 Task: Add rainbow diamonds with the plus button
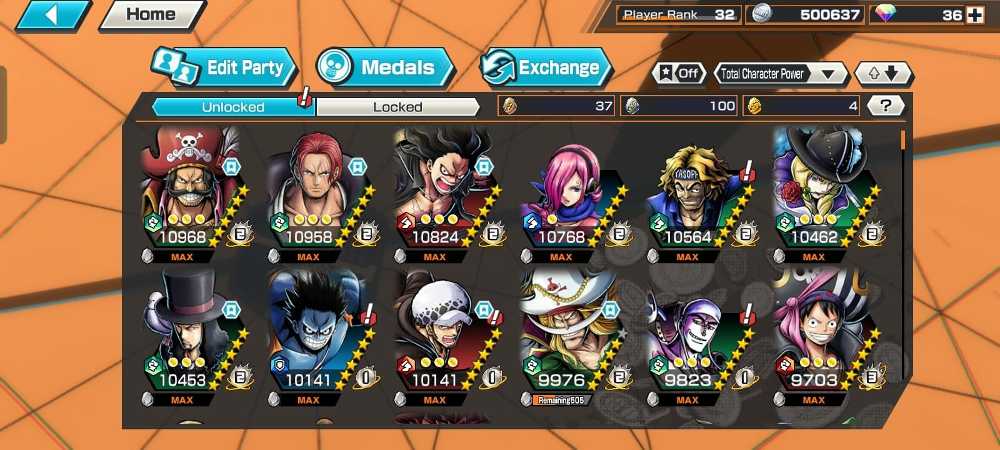[x=975, y=15]
